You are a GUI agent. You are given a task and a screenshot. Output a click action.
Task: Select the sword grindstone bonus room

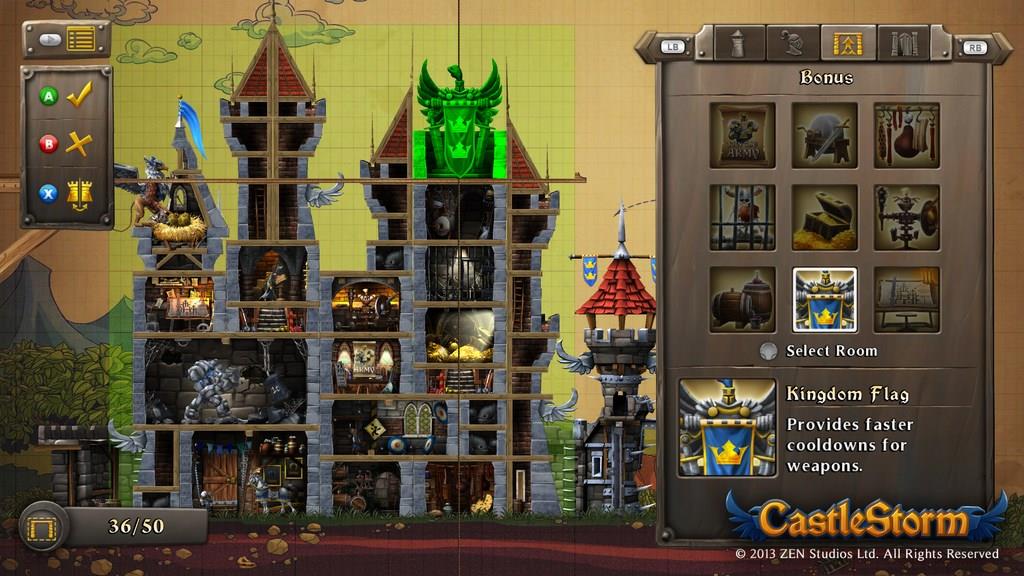click(824, 135)
